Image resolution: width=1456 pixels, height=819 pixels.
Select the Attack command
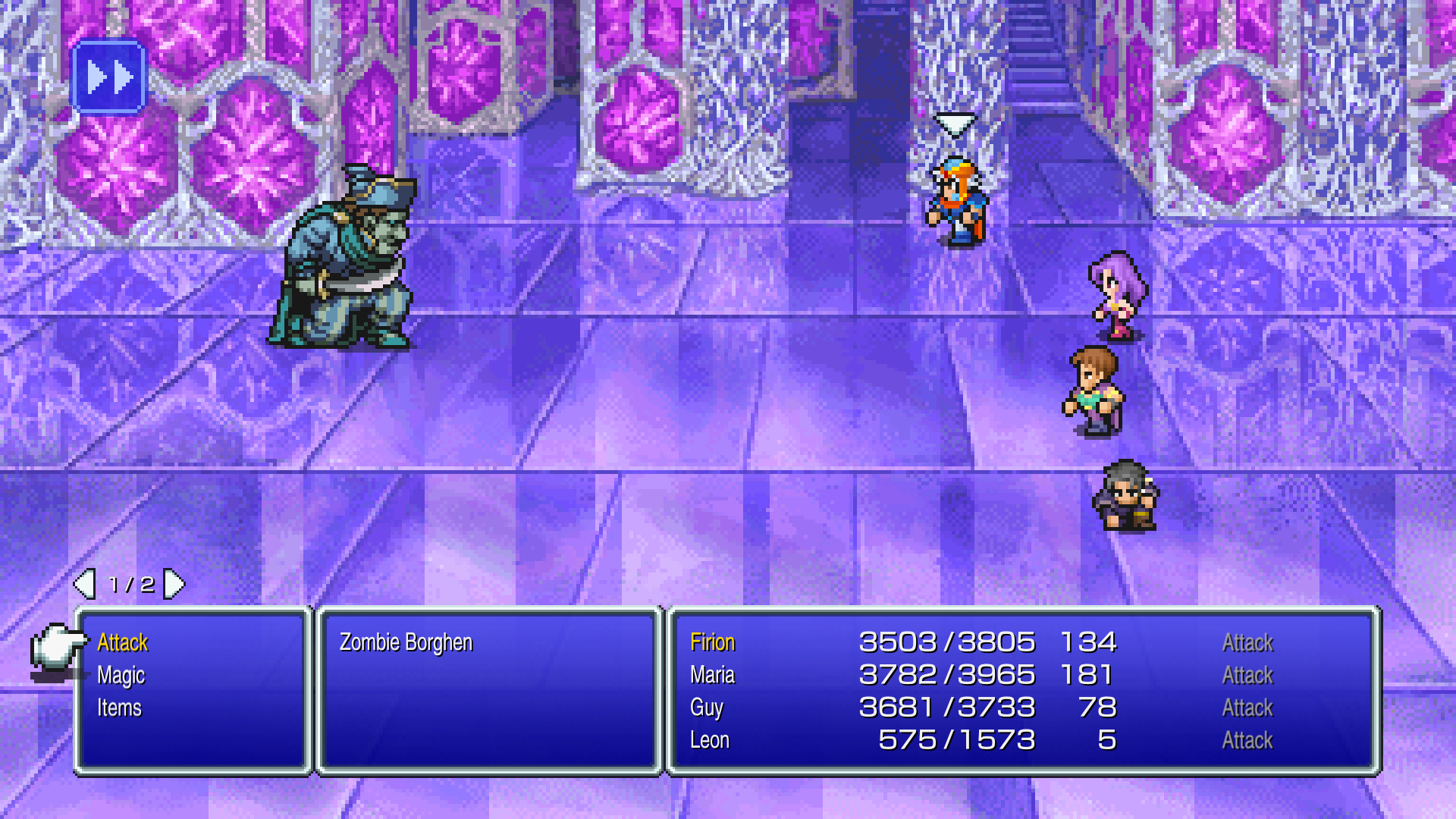click(x=123, y=643)
